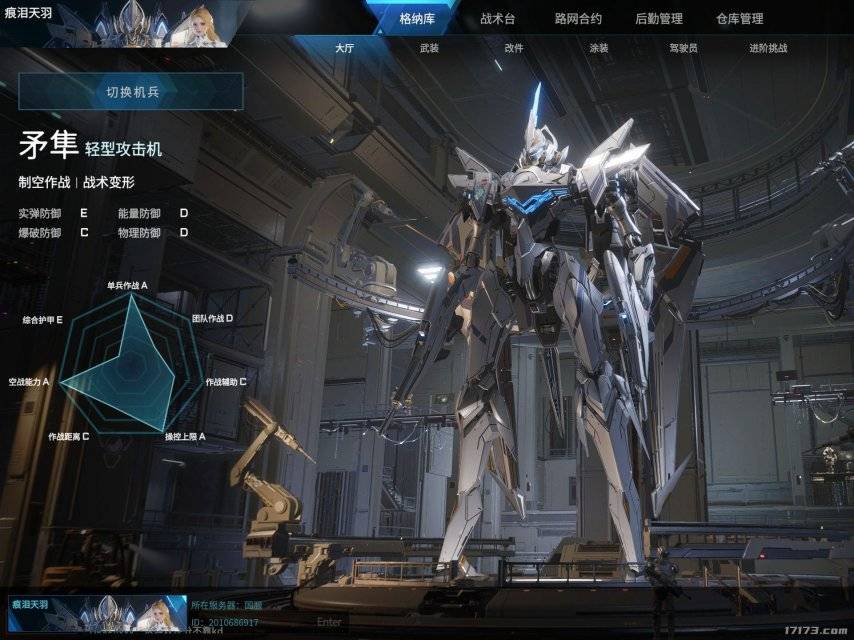The width and height of the screenshot is (854, 640).
Task: Go to 后勤管理 tab
Action: [659, 18]
